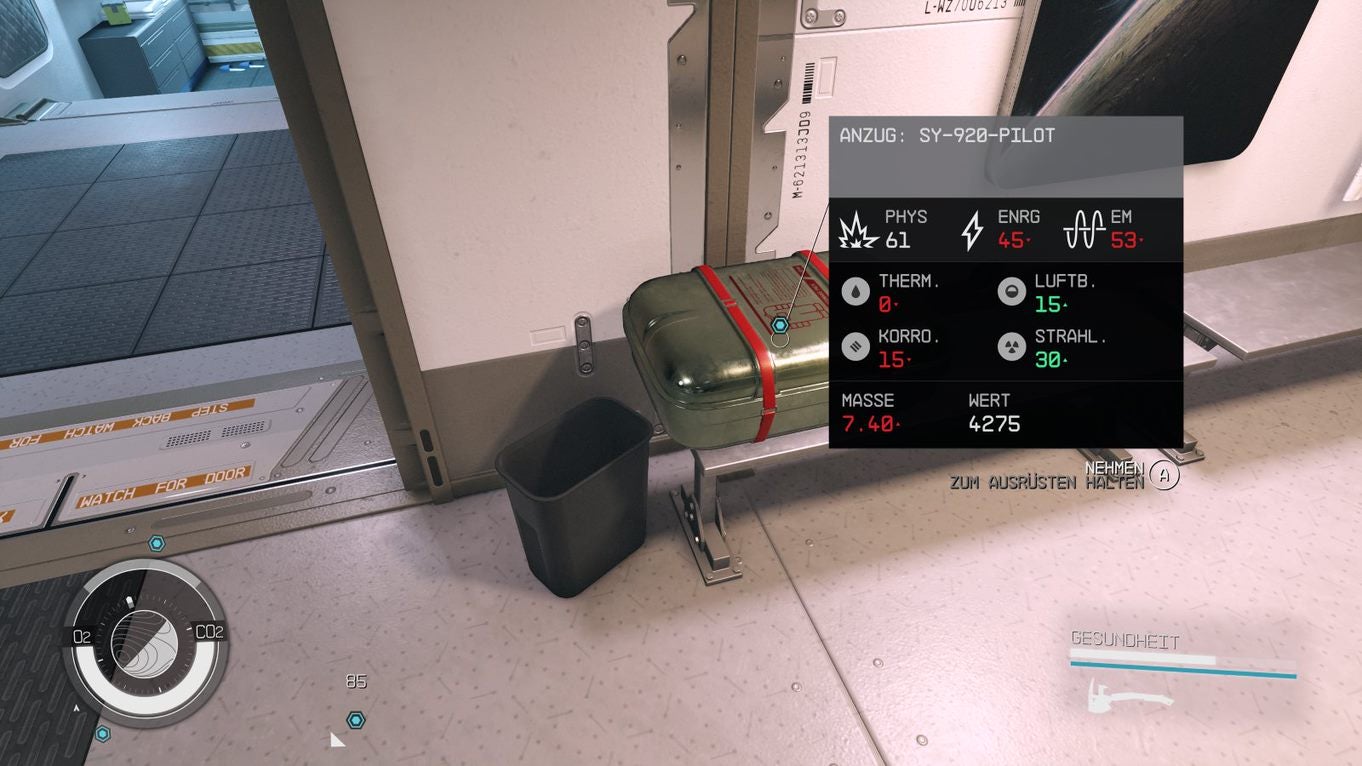The height and width of the screenshot is (766, 1362).
Task: Click the EM waveform resistance icon
Action: [1084, 229]
